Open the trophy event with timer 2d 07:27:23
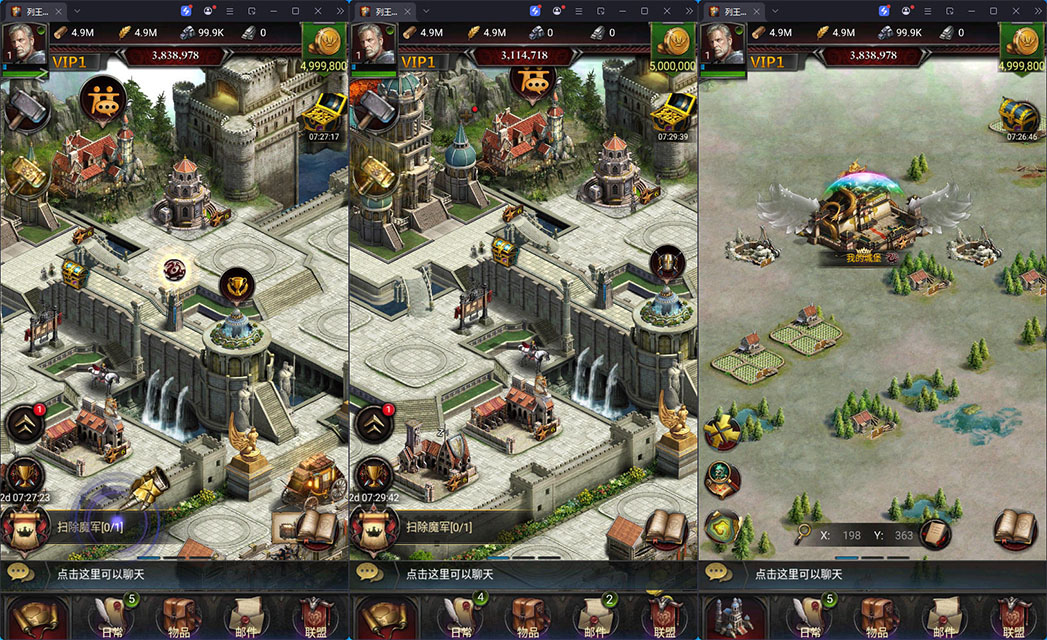 pyautogui.click(x=23, y=477)
